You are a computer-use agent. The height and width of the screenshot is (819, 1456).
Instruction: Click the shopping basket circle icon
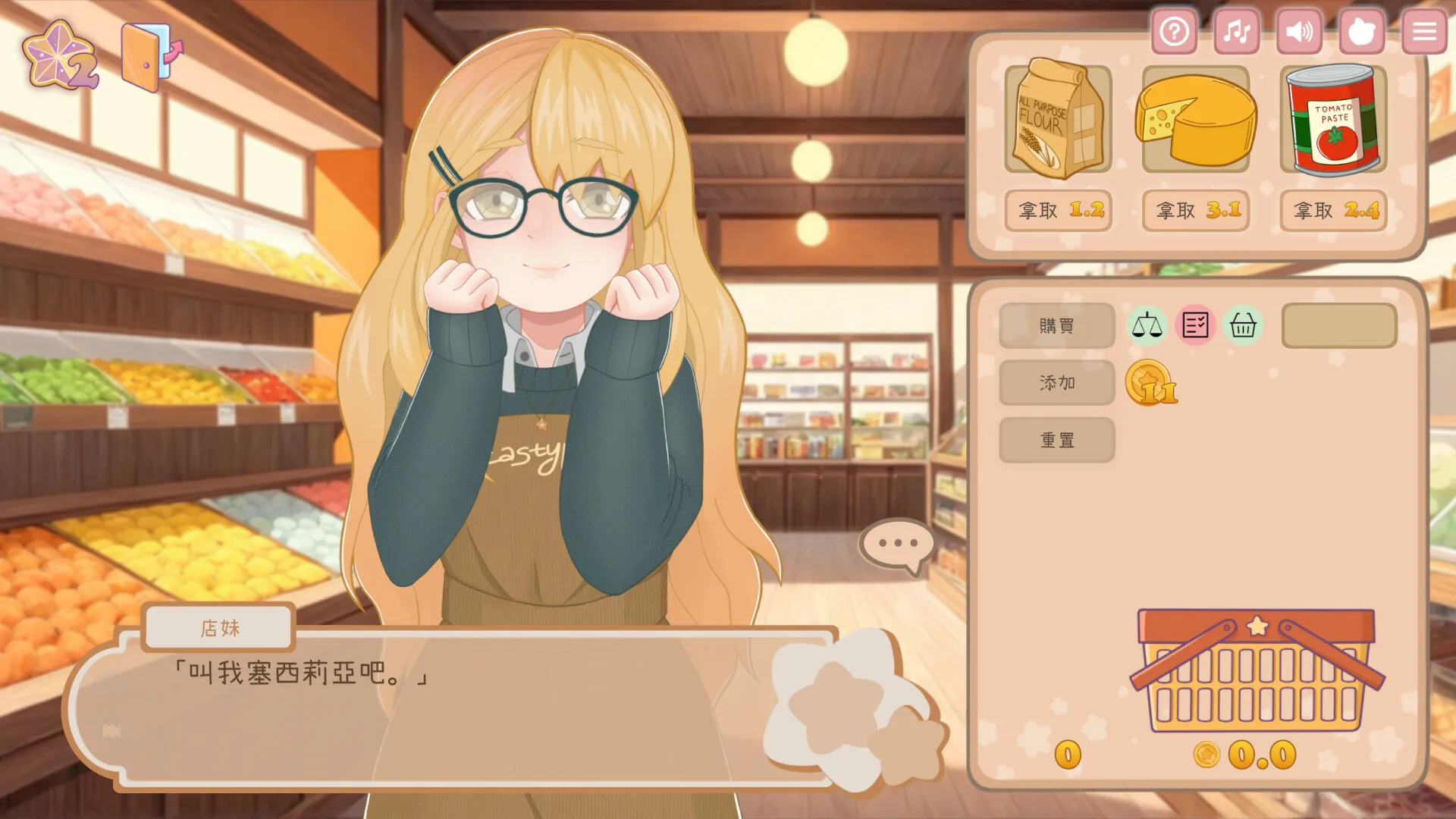1243,325
